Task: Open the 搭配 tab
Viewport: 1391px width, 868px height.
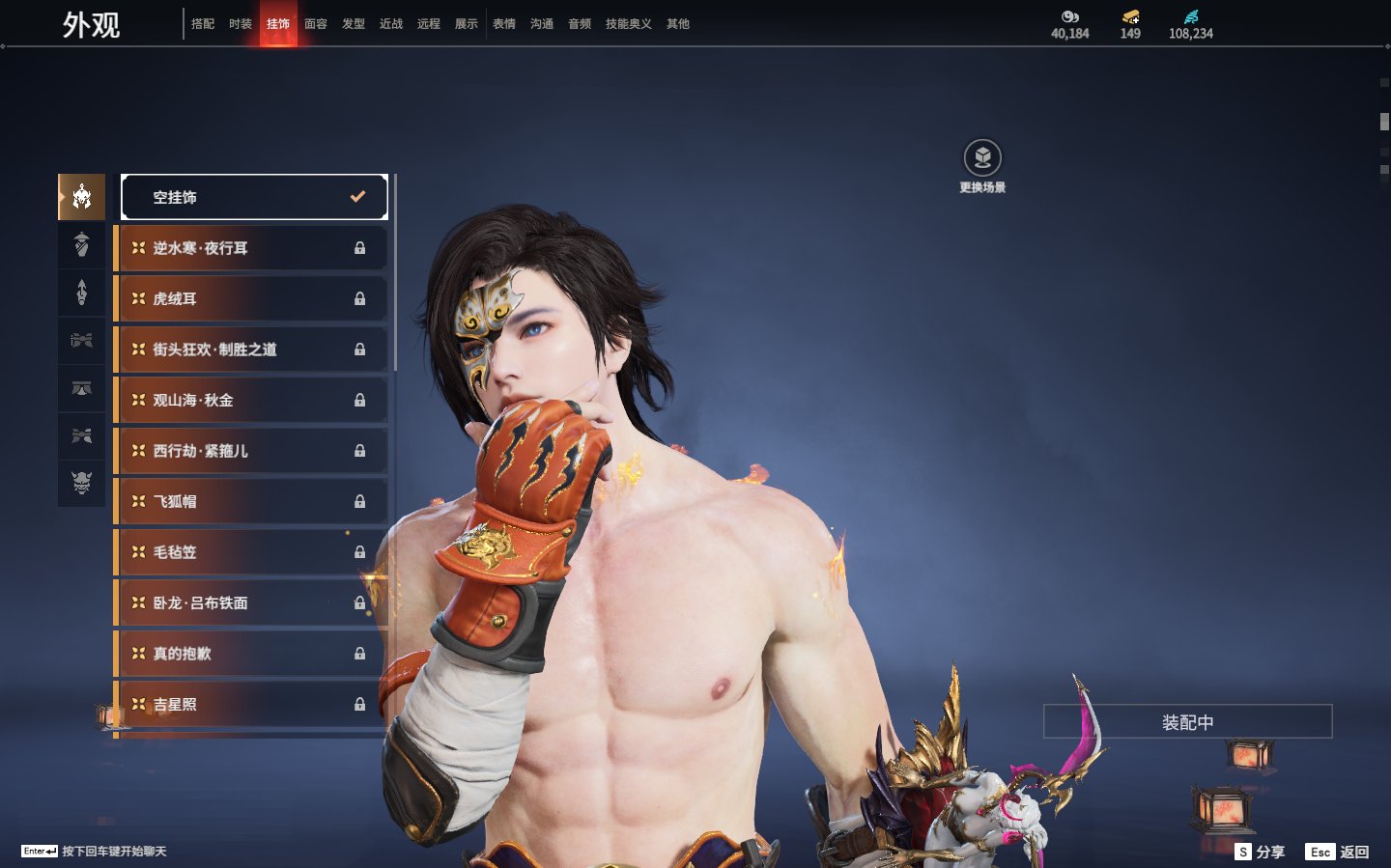Action: pyautogui.click(x=203, y=24)
